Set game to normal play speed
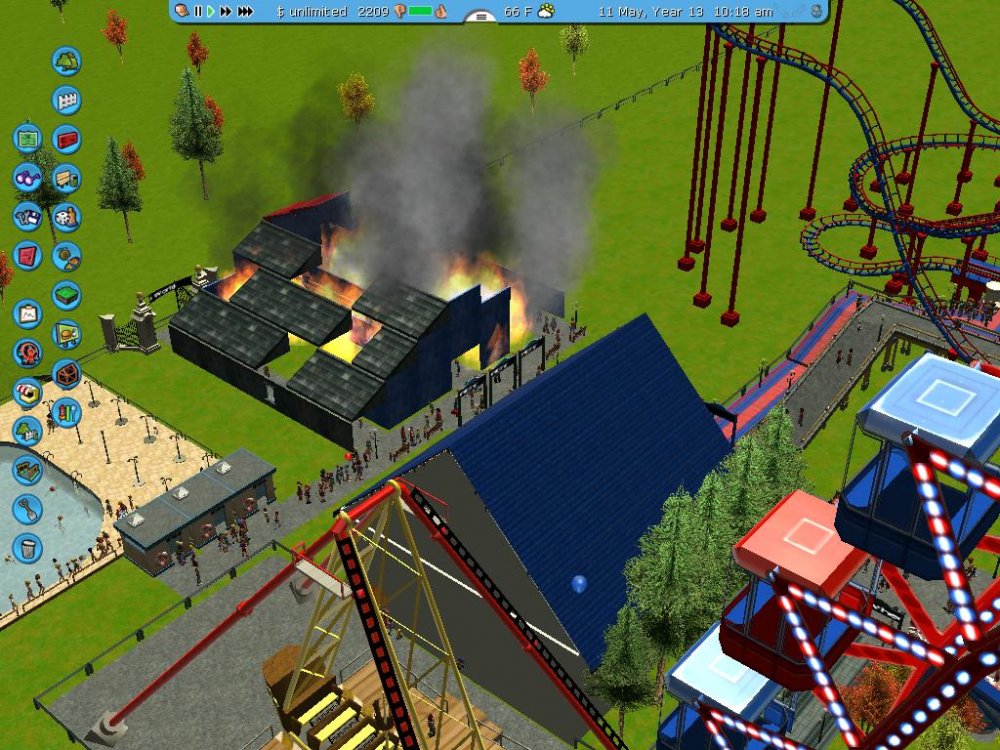The width and height of the screenshot is (1000, 750). pos(210,11)
